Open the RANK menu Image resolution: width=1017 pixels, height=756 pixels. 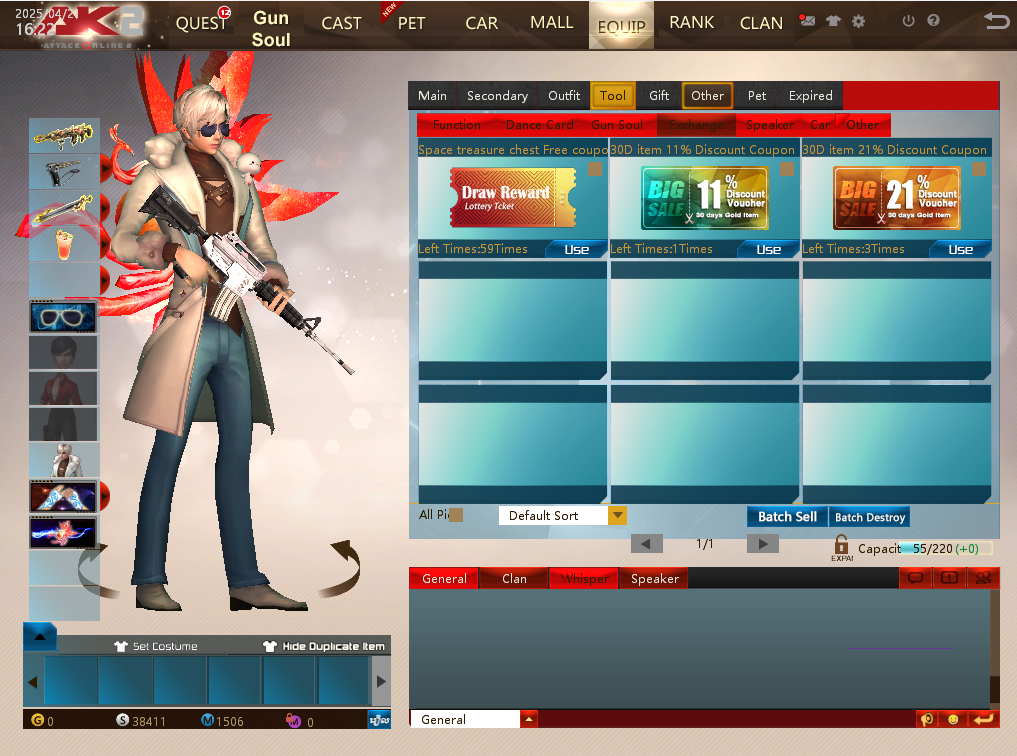692,22
